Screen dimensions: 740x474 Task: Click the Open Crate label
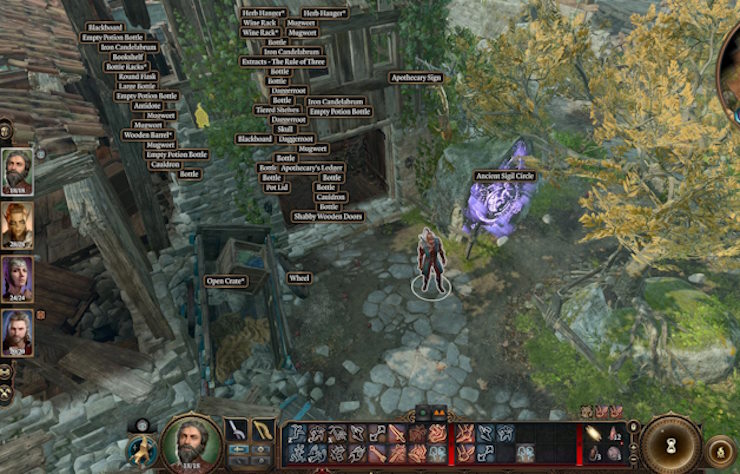pos(227,282)
